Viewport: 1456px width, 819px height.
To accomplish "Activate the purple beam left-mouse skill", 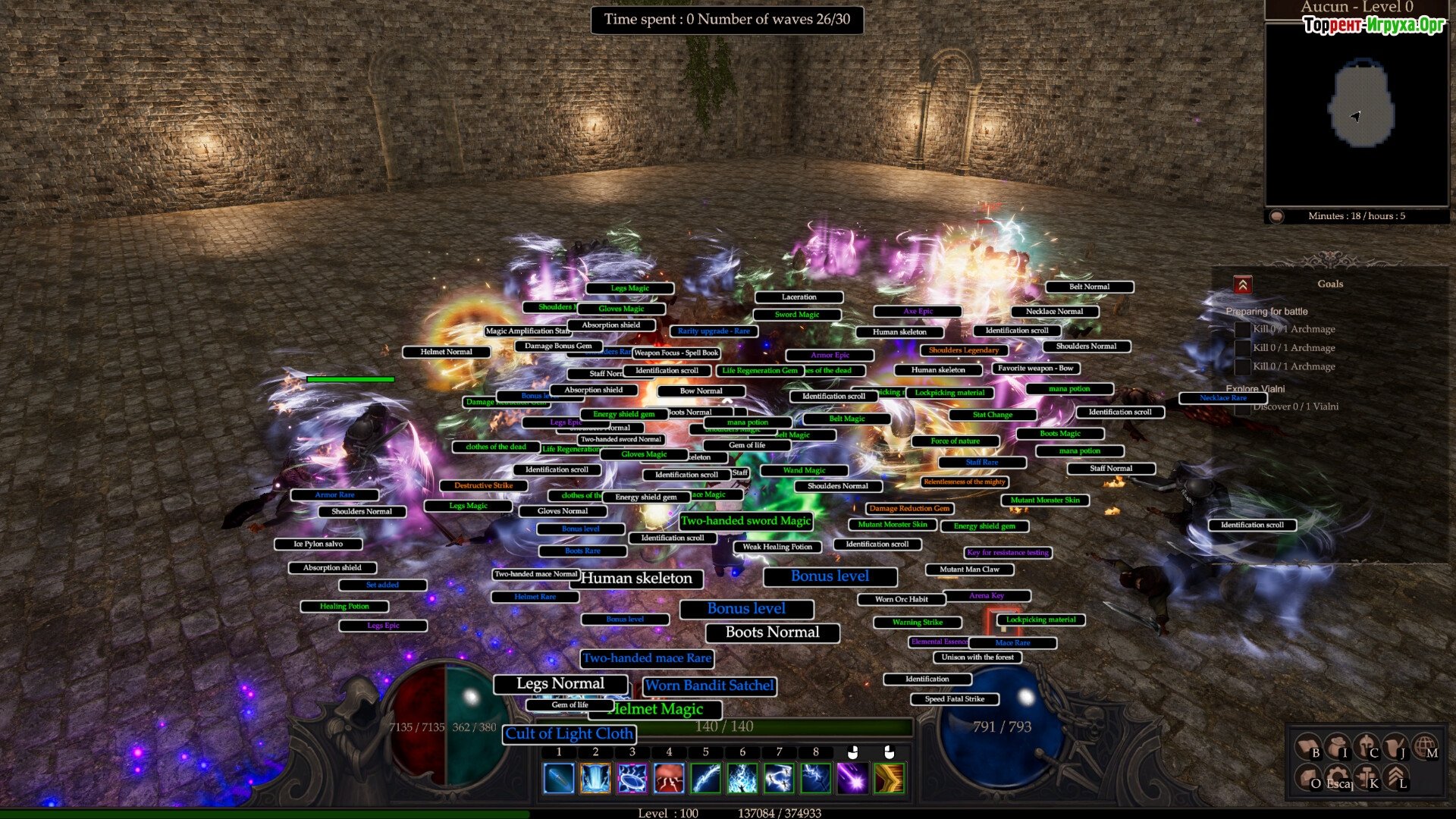I will tap(852, 779).
